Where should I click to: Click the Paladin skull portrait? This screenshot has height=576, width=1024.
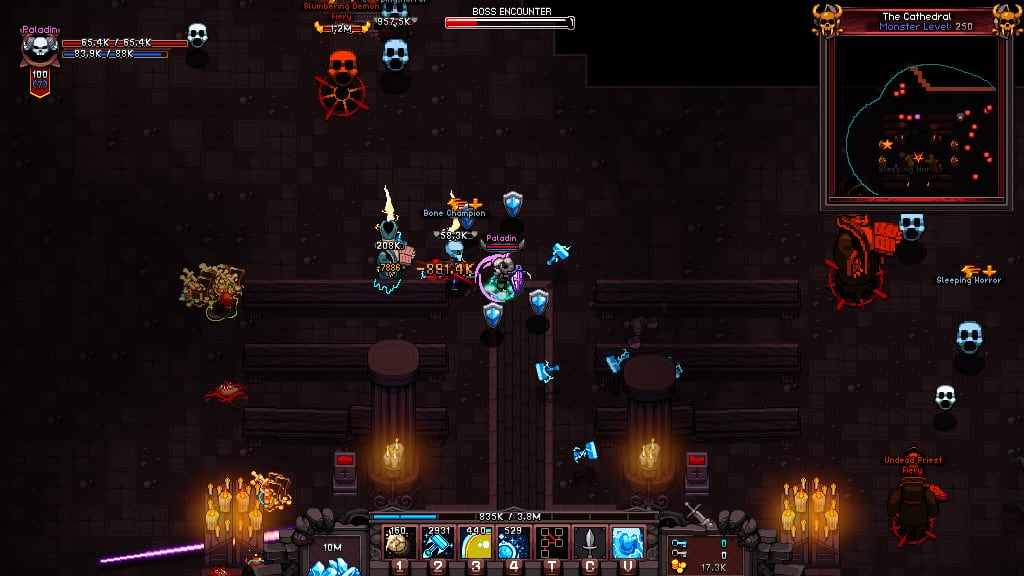pos(39,48)
